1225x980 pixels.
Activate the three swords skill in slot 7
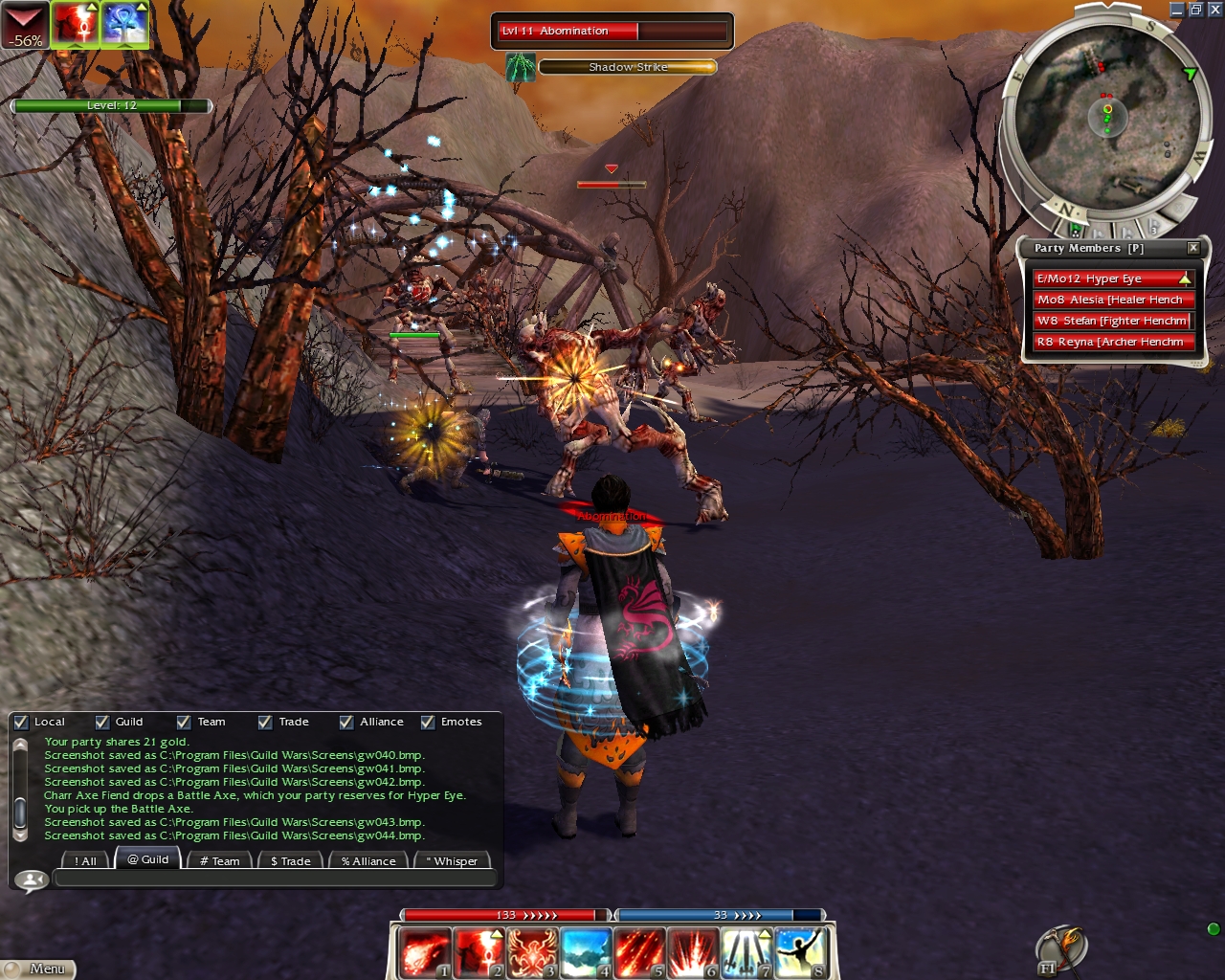(747, 952)
